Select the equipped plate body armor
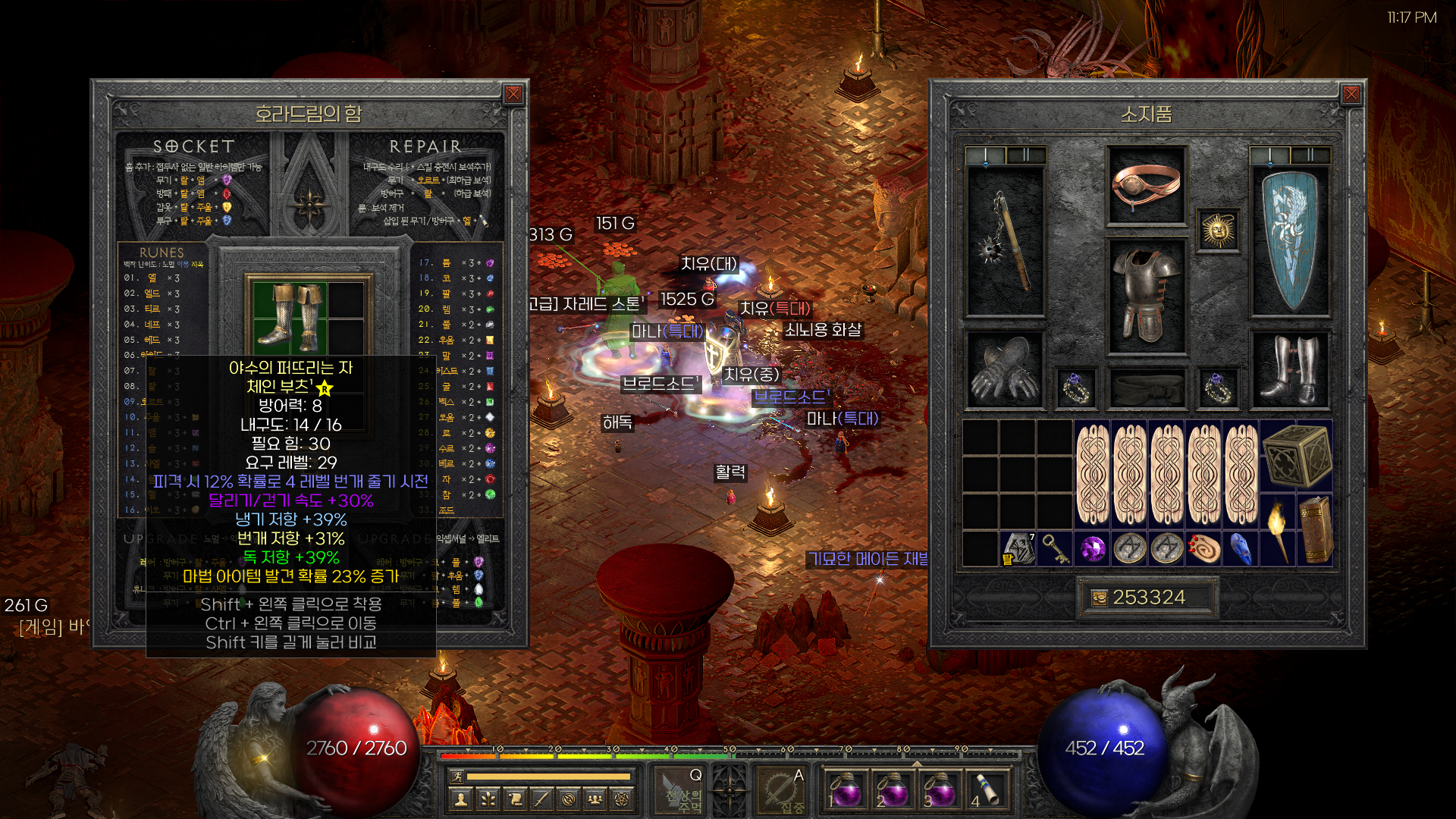Image resolution: width=1456 pixels, height=819 pixels. click(x=1145, y=296)
